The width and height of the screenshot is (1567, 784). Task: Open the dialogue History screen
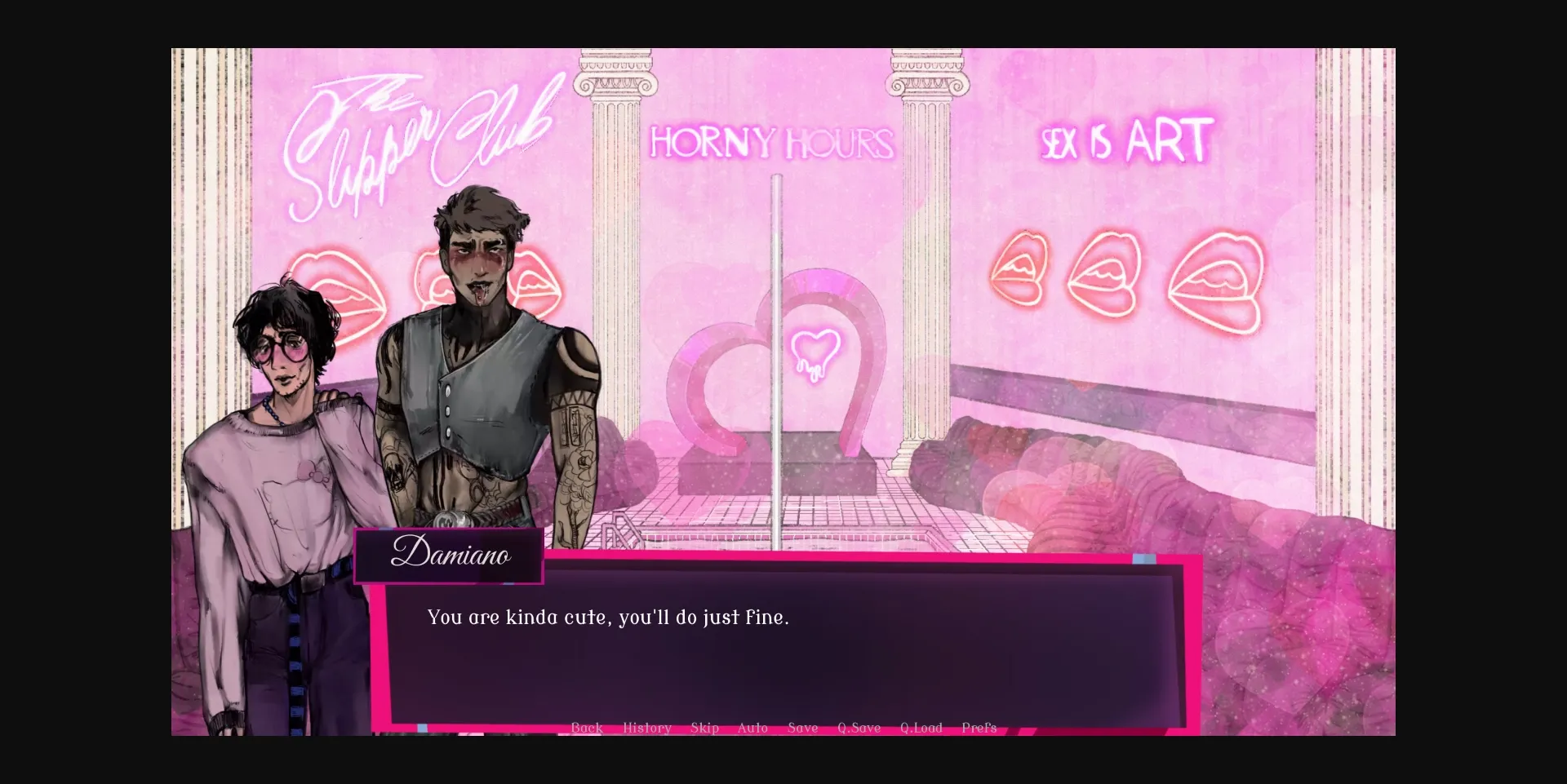coord(646,727)
